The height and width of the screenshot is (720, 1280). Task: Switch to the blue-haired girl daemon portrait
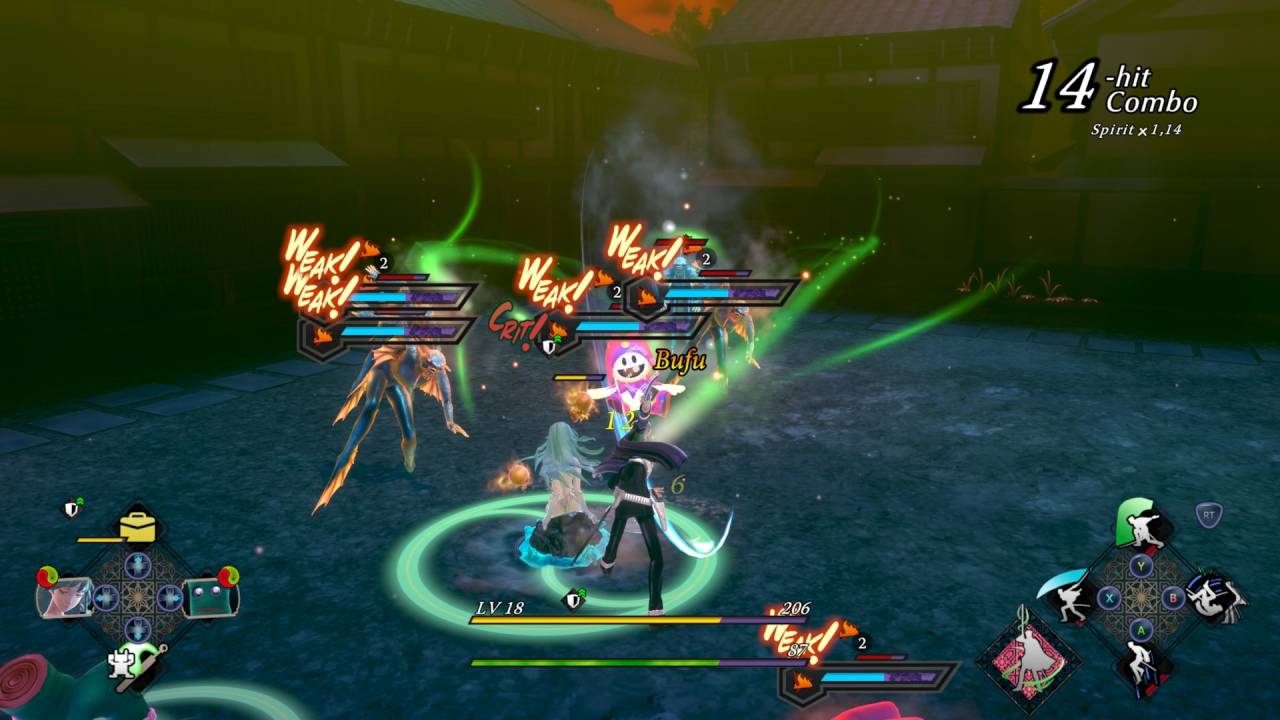tap(66, 597)
